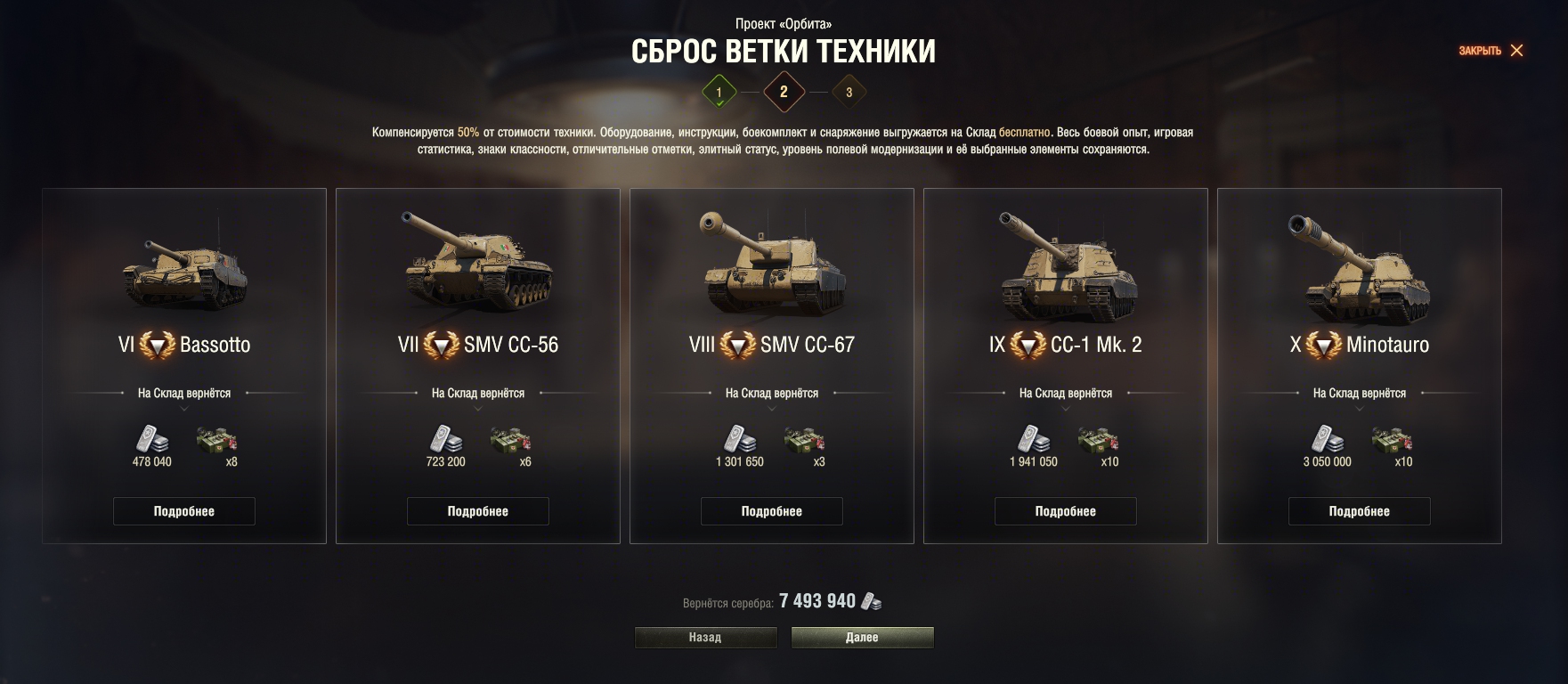Show details for the Bassotto
Image resolution: width=1568 pixels, height=684 pixels.
tap(184, 511)
